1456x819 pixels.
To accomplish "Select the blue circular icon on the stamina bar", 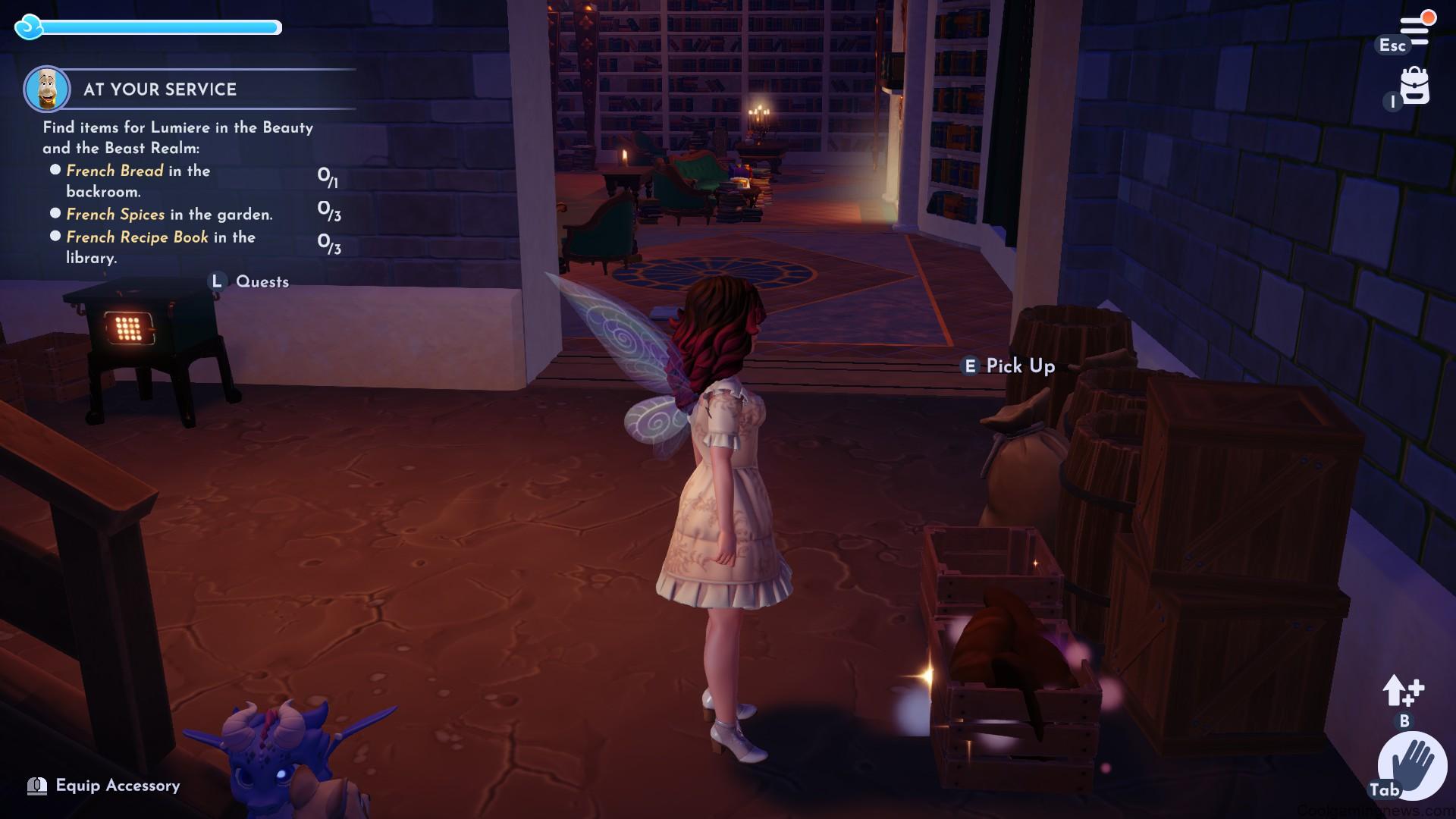I will click(30, 28).
